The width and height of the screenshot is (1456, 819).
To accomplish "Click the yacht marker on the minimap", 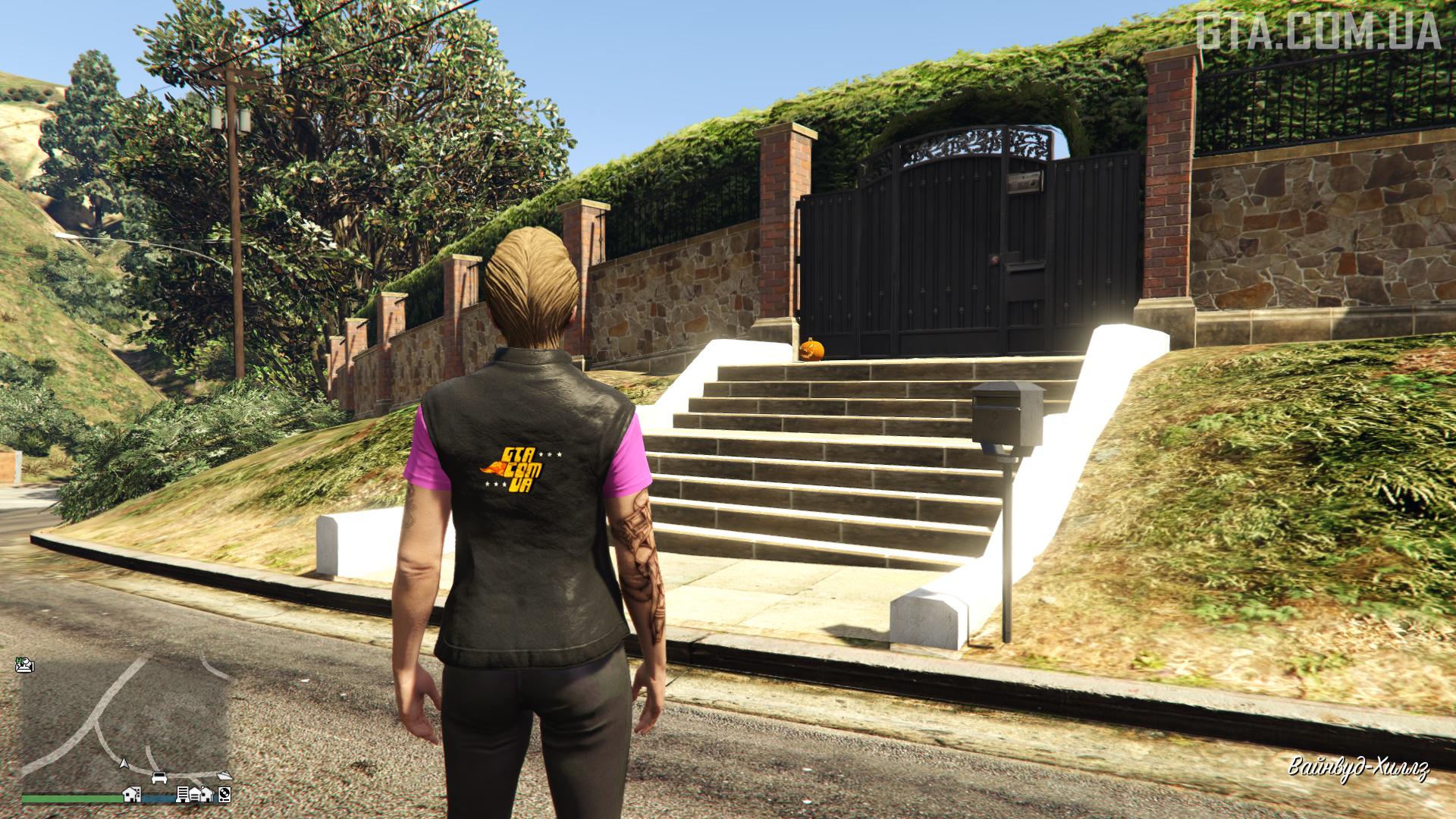I will [x=224, y=775].
